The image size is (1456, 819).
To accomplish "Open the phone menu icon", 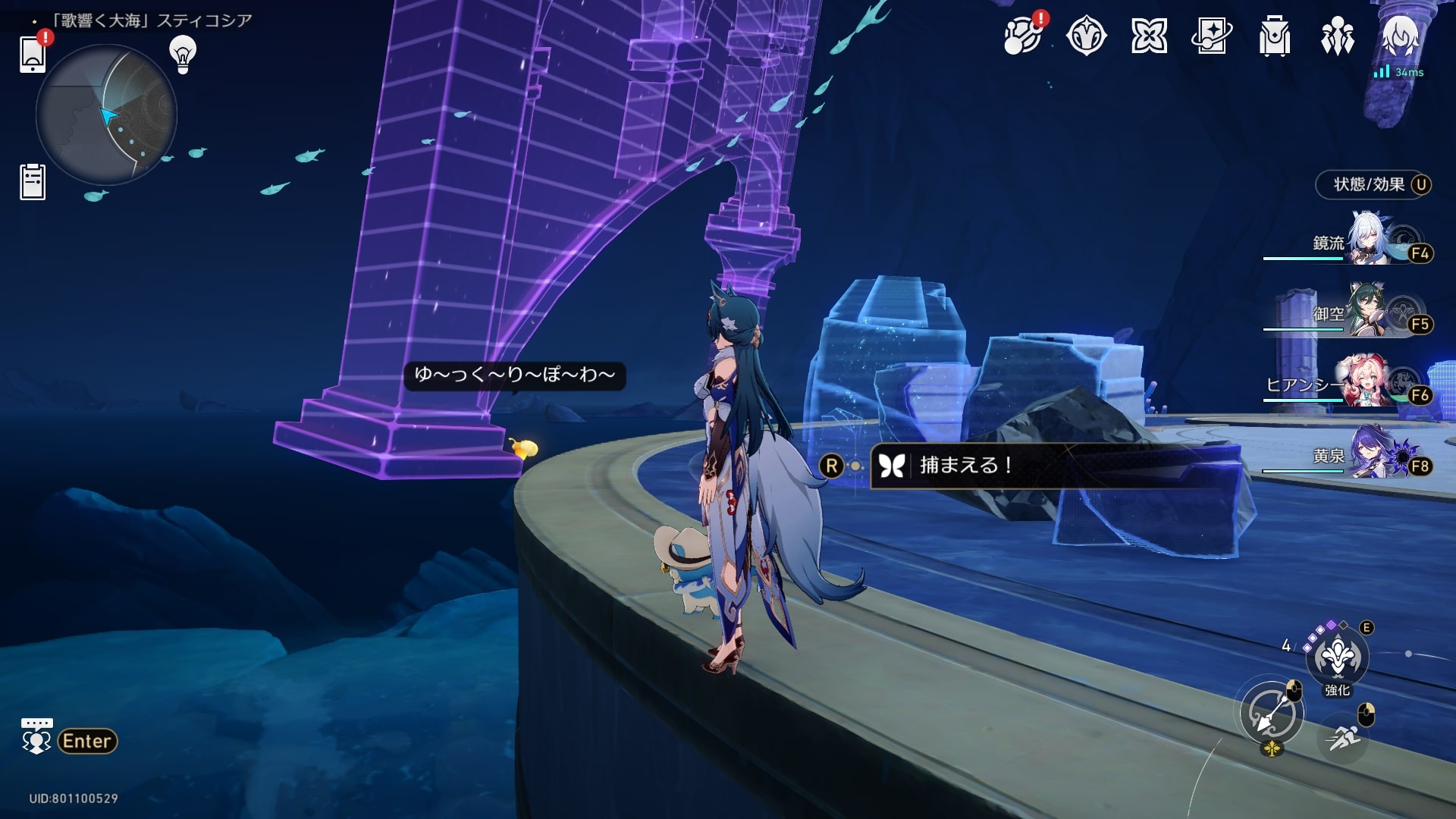I will click(x=33, y=55).
